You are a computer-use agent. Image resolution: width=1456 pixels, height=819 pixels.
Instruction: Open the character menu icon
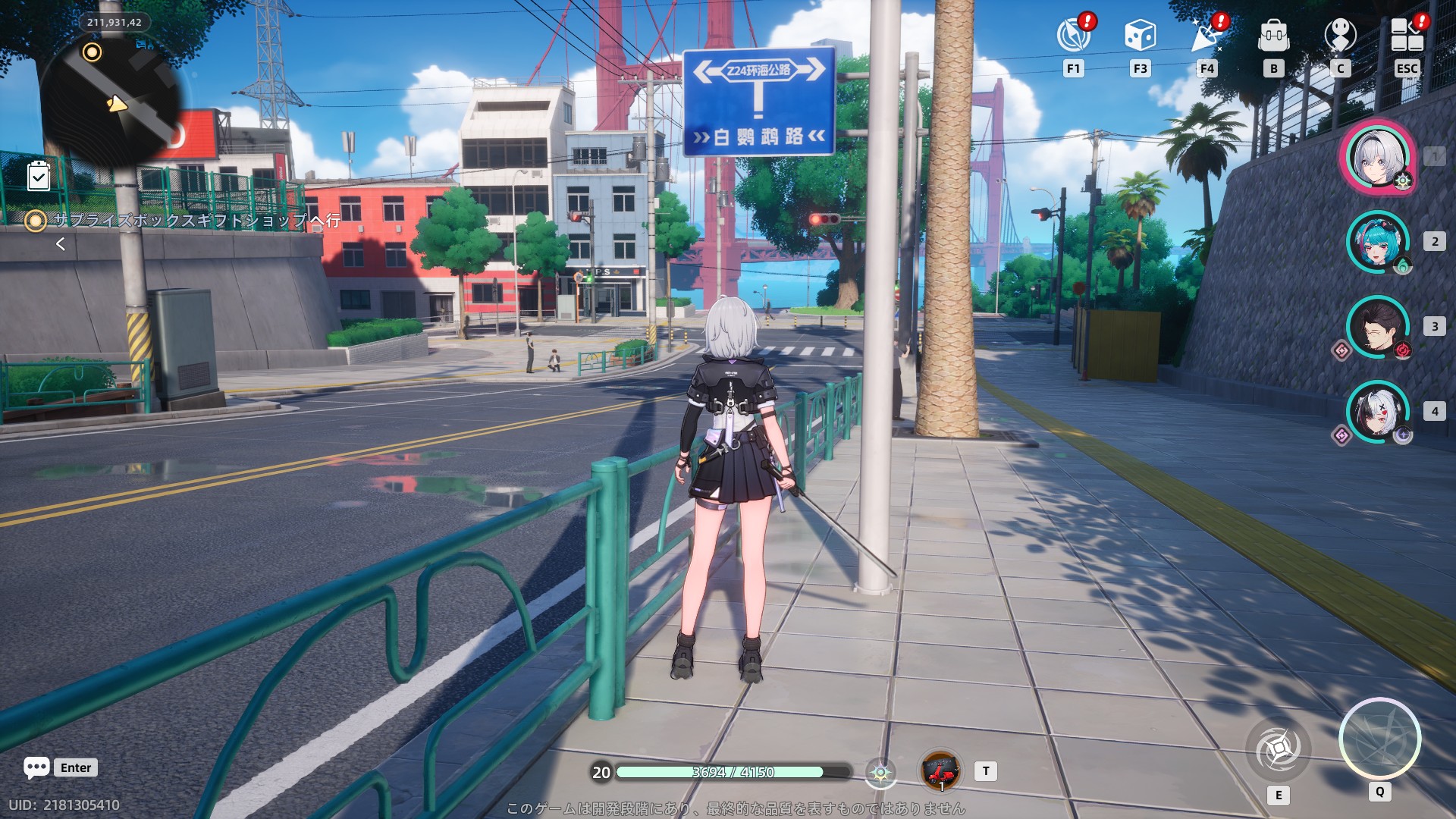click(1340, 36)
